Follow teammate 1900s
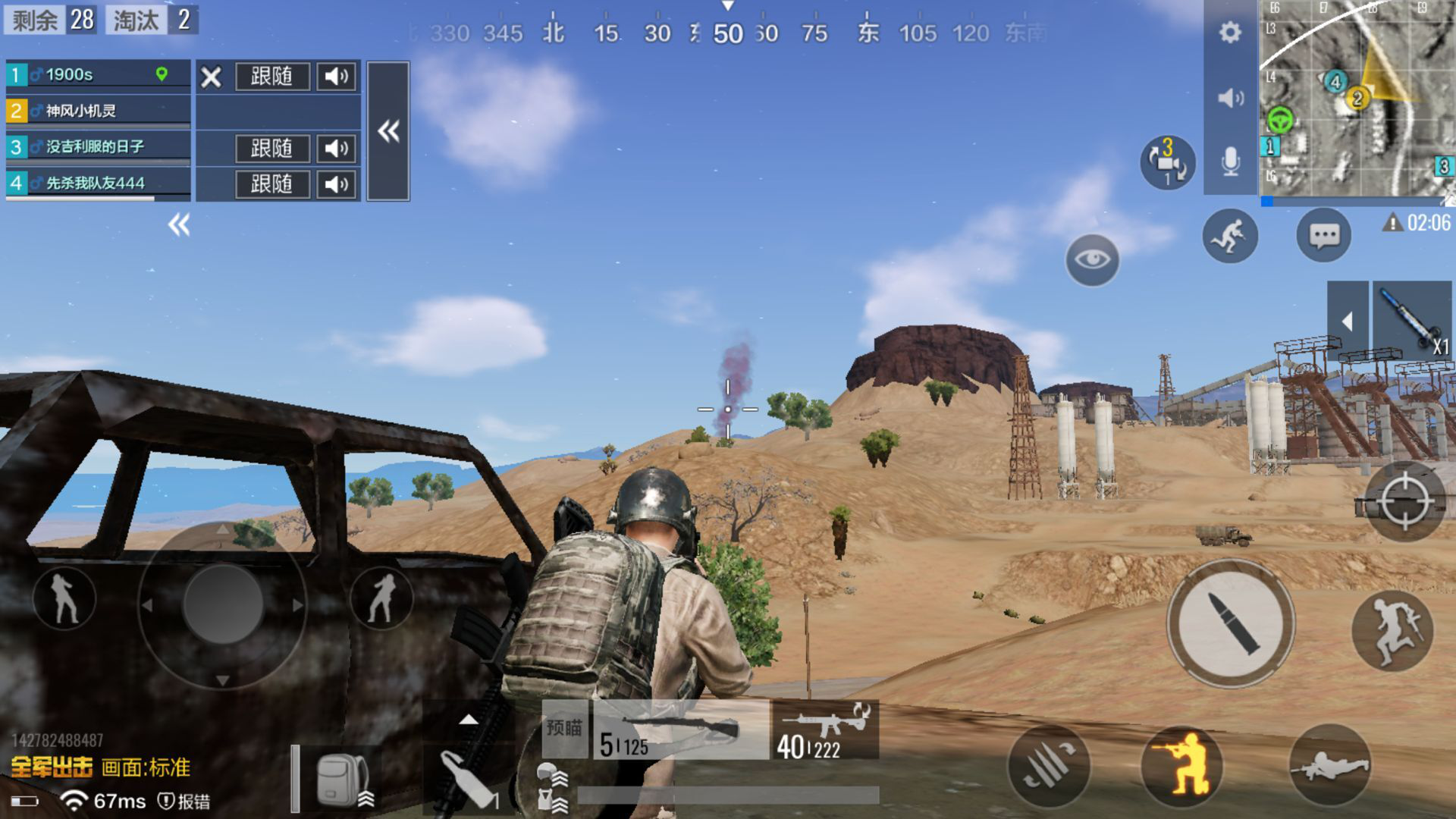The width and height of the screenshot is (1456, 819). pos(271,77)
